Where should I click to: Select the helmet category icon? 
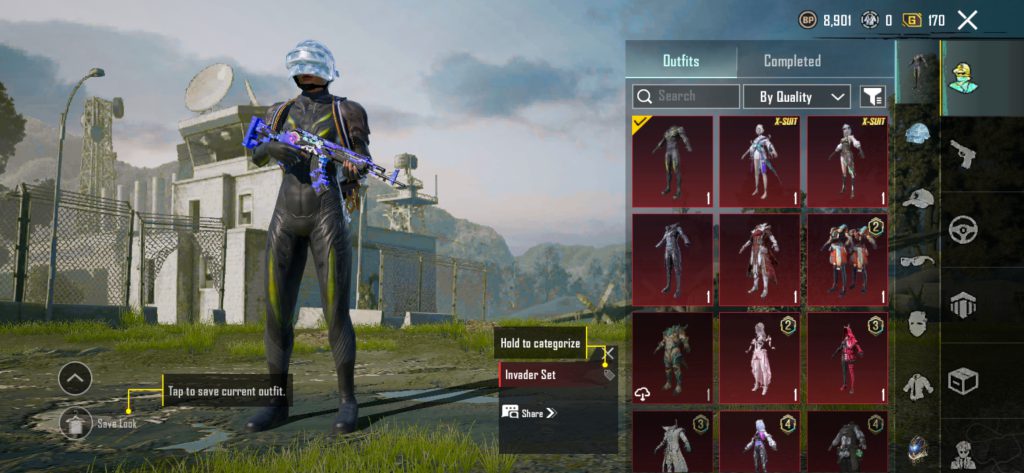click(x=917, y=135)
